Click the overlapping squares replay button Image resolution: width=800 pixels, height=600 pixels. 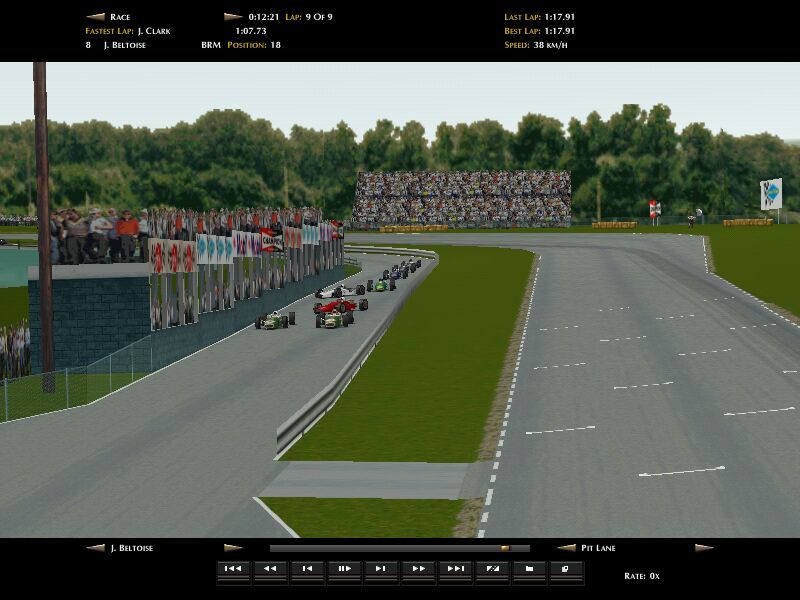(x=565, y=569)
